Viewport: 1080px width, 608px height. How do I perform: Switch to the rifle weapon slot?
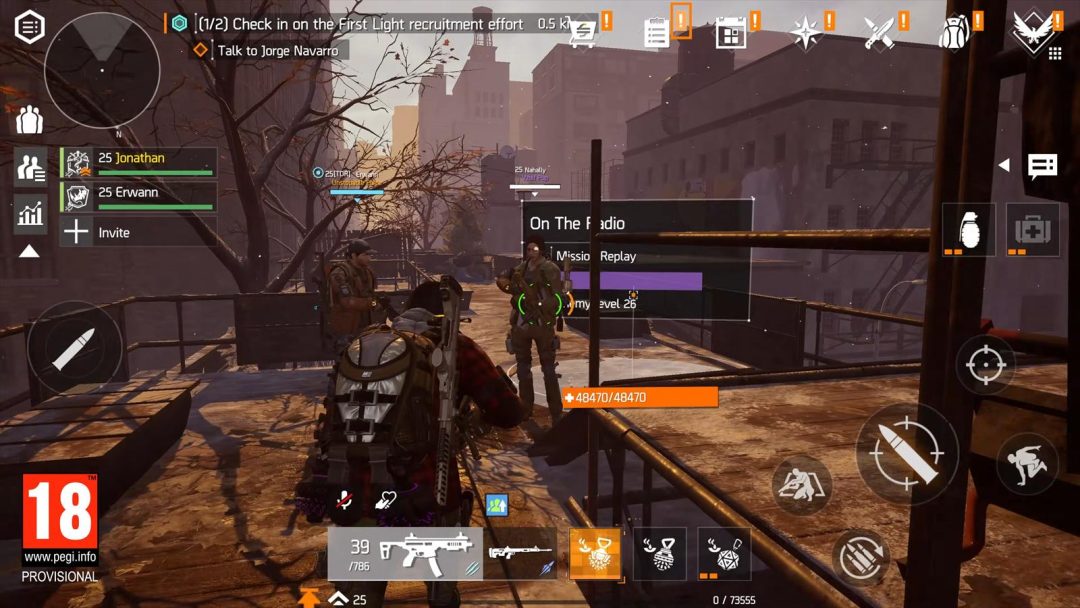(x=521, y=553)
